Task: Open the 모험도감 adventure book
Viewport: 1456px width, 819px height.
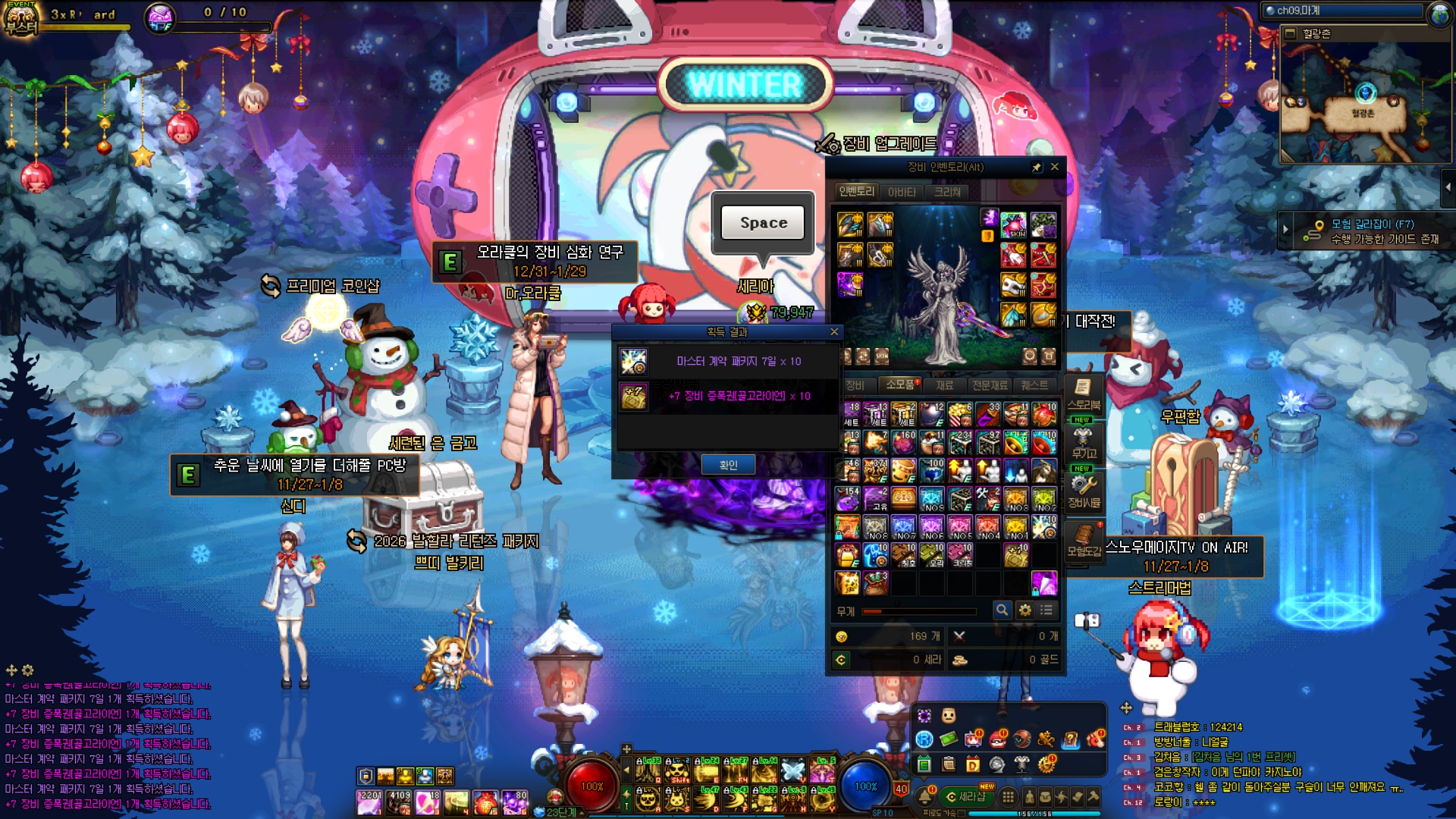Action: (1083, 541)
